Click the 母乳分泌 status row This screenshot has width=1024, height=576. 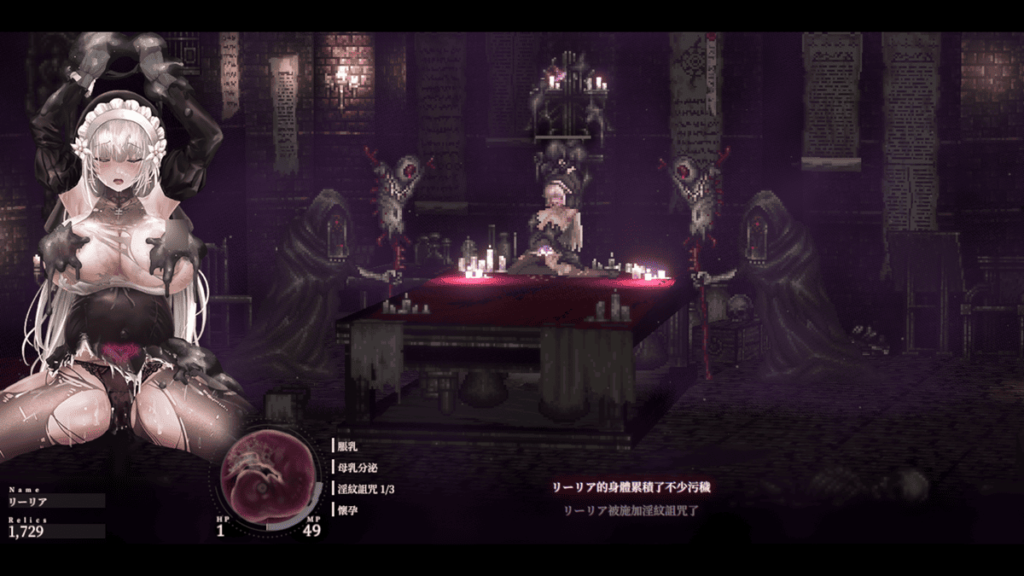click(x=358, y=467)
